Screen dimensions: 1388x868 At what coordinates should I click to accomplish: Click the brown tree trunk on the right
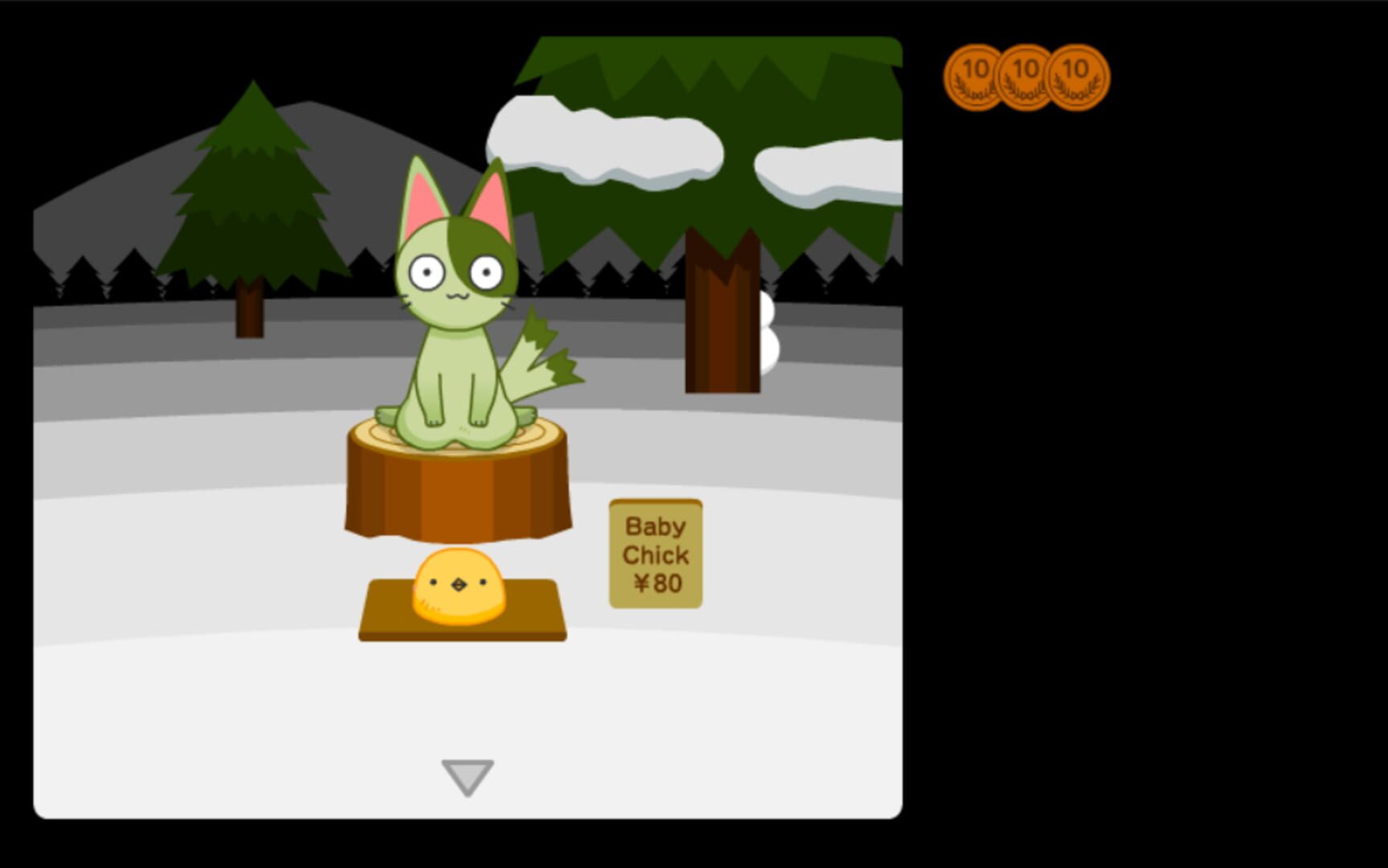tap(722, 313)
